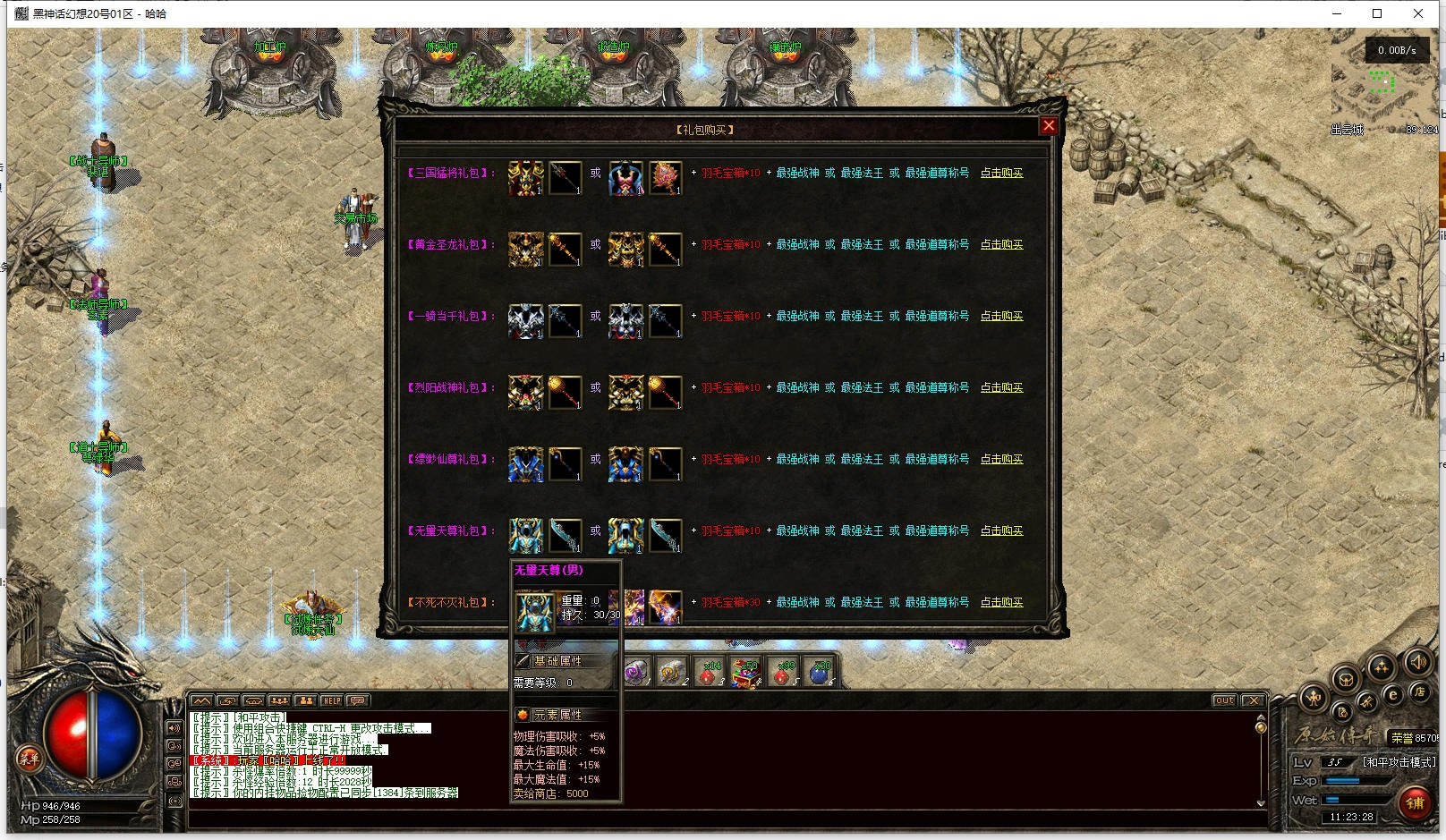
Task: Buy the 无量天尊礼包 pack
Action: [x=1001, y=531]
